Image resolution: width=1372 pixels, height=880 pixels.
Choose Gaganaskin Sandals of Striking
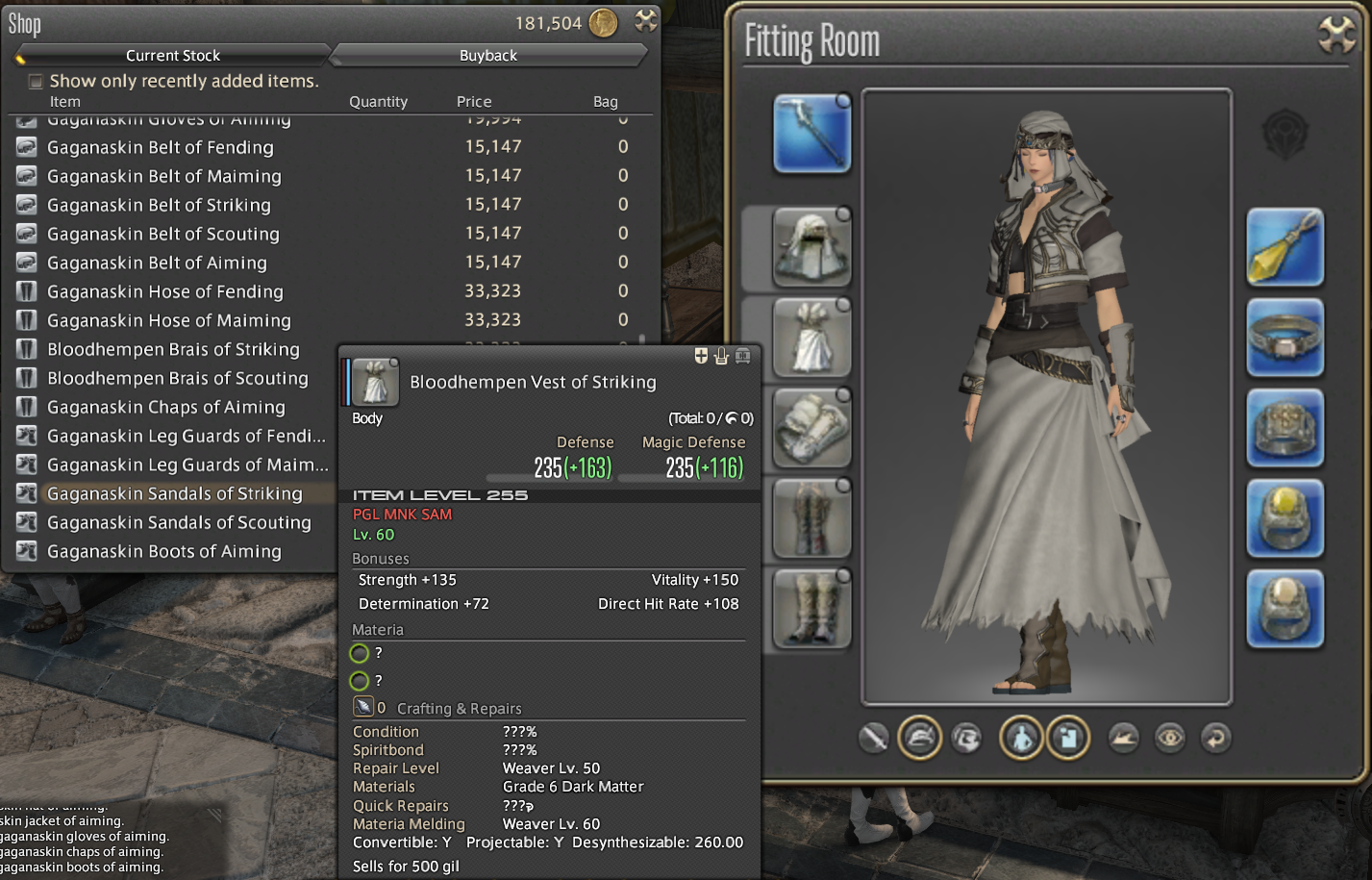175,493
